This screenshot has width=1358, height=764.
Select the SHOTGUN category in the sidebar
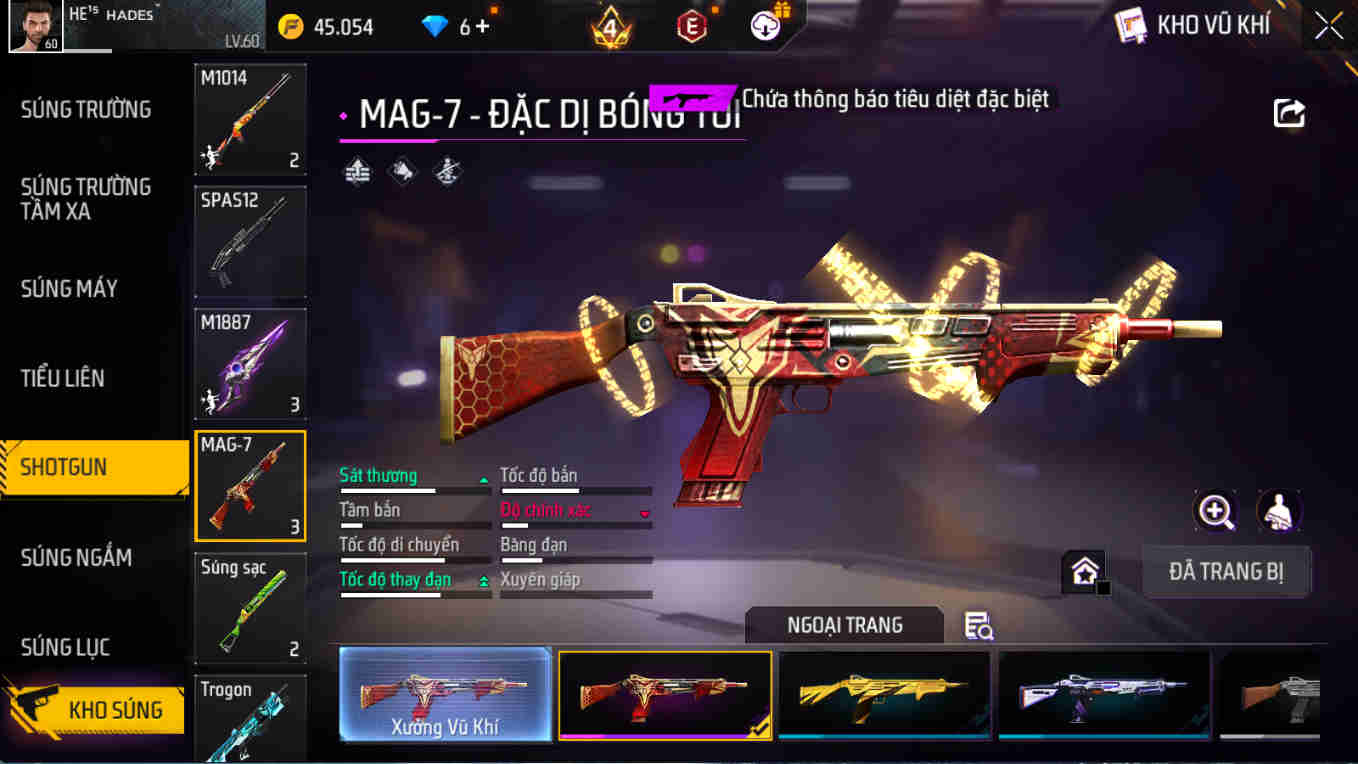(x=95, y=467)
